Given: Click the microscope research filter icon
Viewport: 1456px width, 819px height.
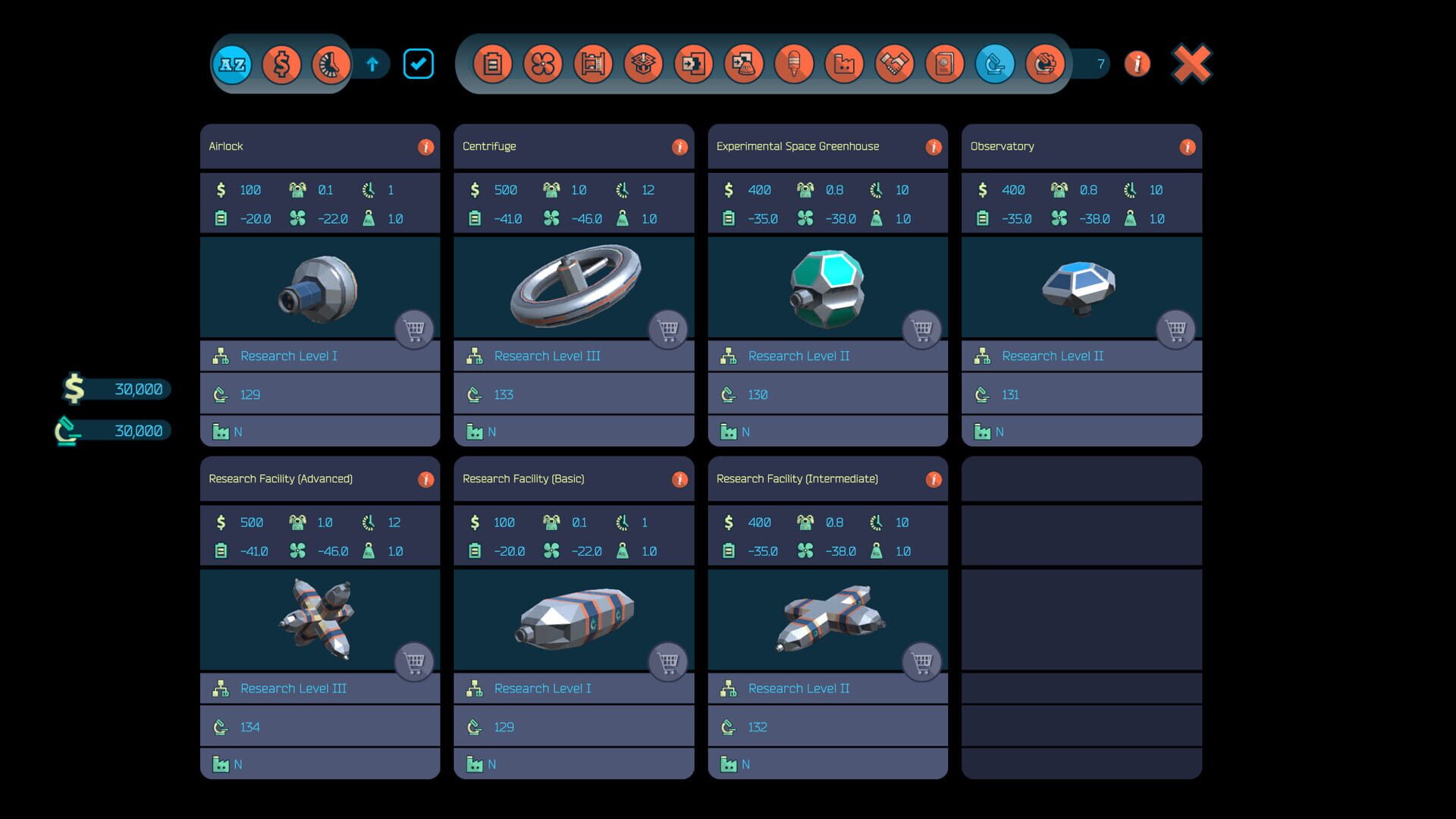Looking at the screenshot, I should pyautogui.click(x=993, y=64).
